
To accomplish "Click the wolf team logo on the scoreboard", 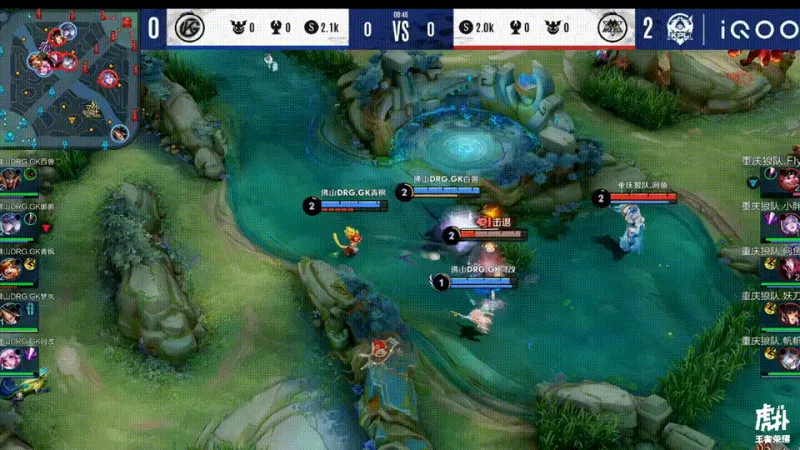I will click(612, 28).
